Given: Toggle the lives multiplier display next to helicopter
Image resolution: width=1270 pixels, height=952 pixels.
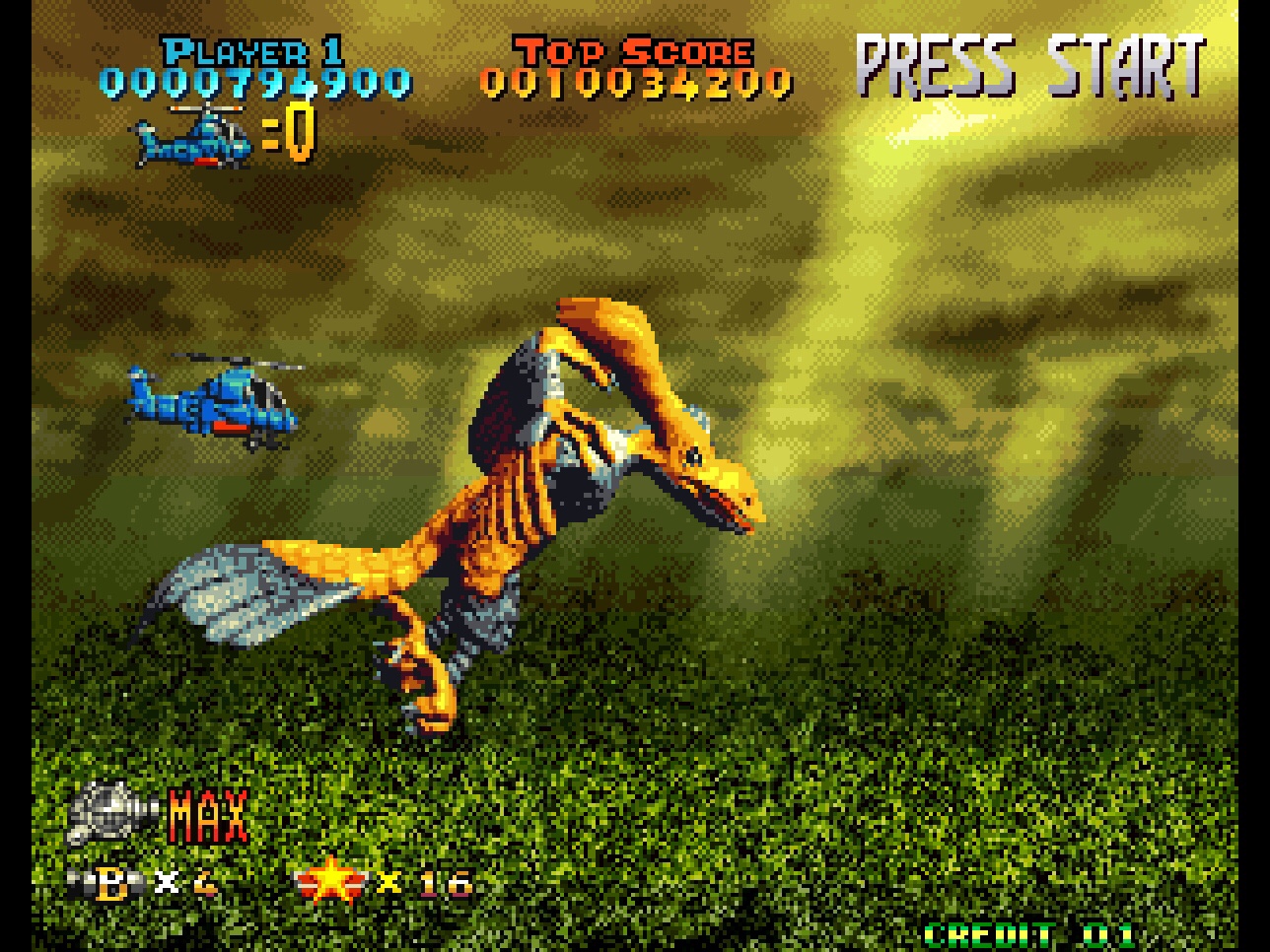Looking at the screenshot, I should (x=289, y=136).
